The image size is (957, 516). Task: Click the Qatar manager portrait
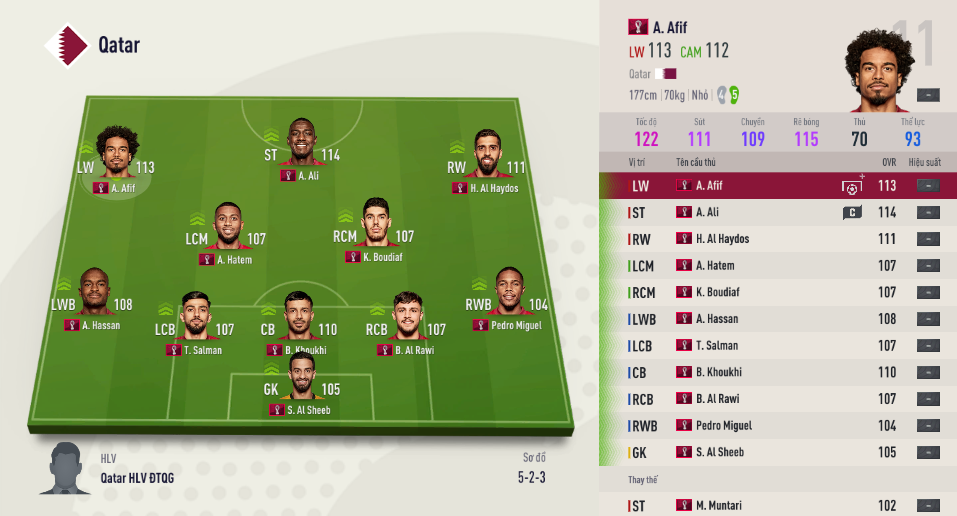coord(66,468)
